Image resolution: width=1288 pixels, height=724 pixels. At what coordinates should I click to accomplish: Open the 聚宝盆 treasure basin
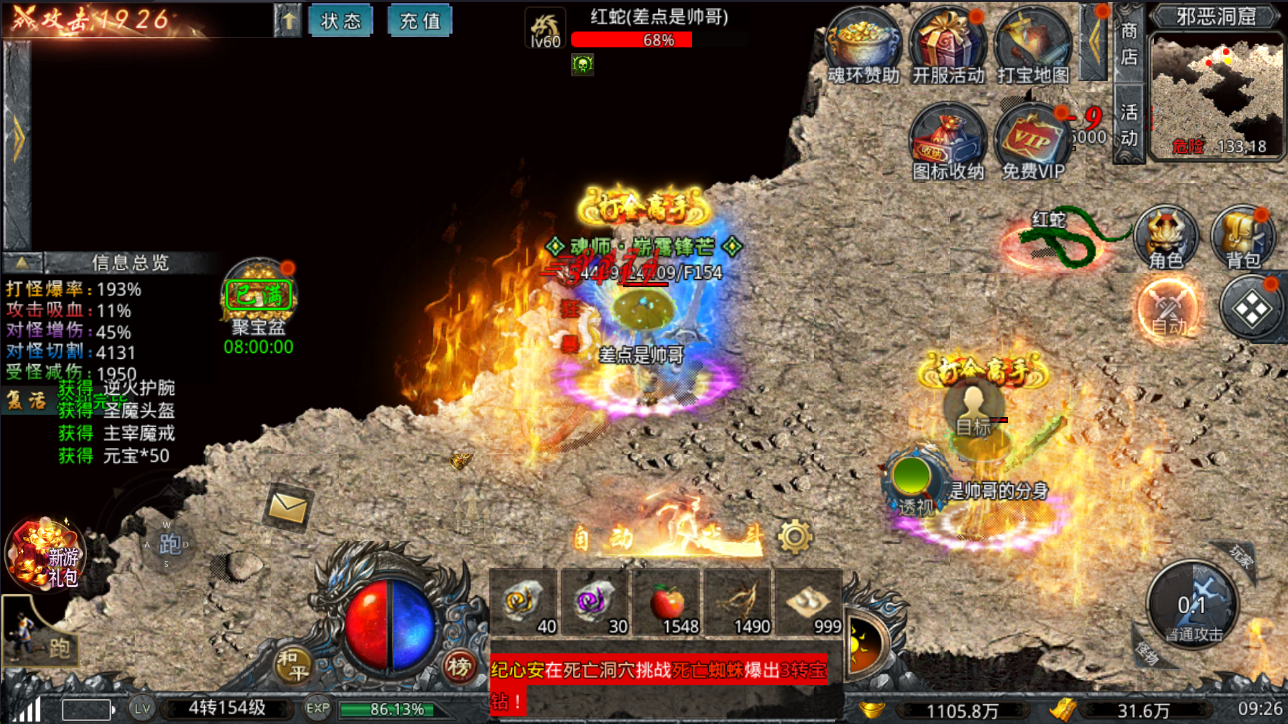pyautogui.click(x=259, y=298)
